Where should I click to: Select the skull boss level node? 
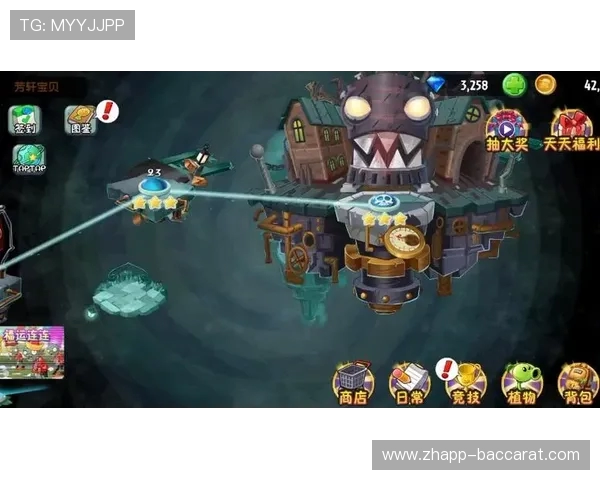(383, 201)
